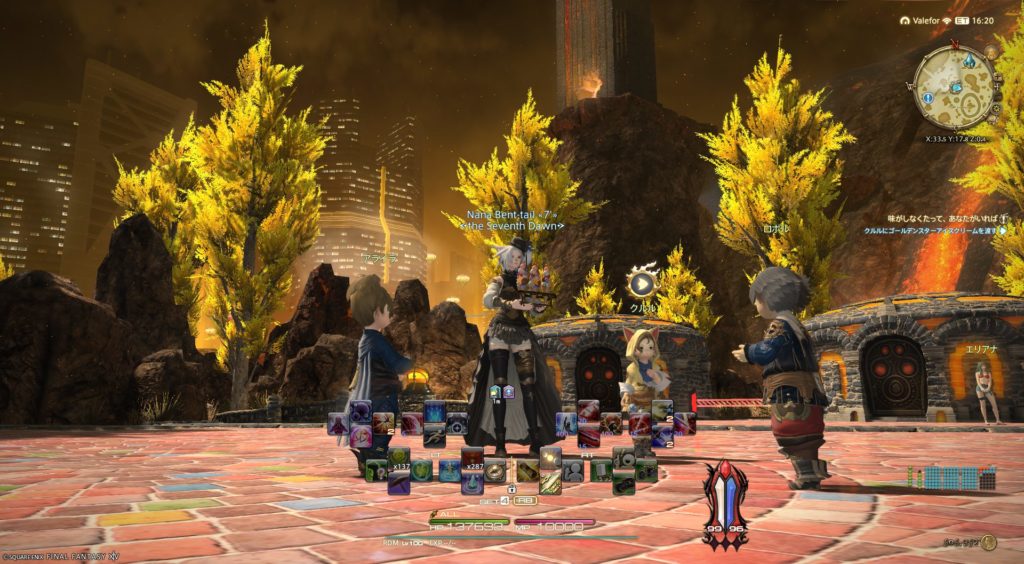1024x564 pixels.
Task: Click the gil coin currency icon
Action: (x=988, y=543)
